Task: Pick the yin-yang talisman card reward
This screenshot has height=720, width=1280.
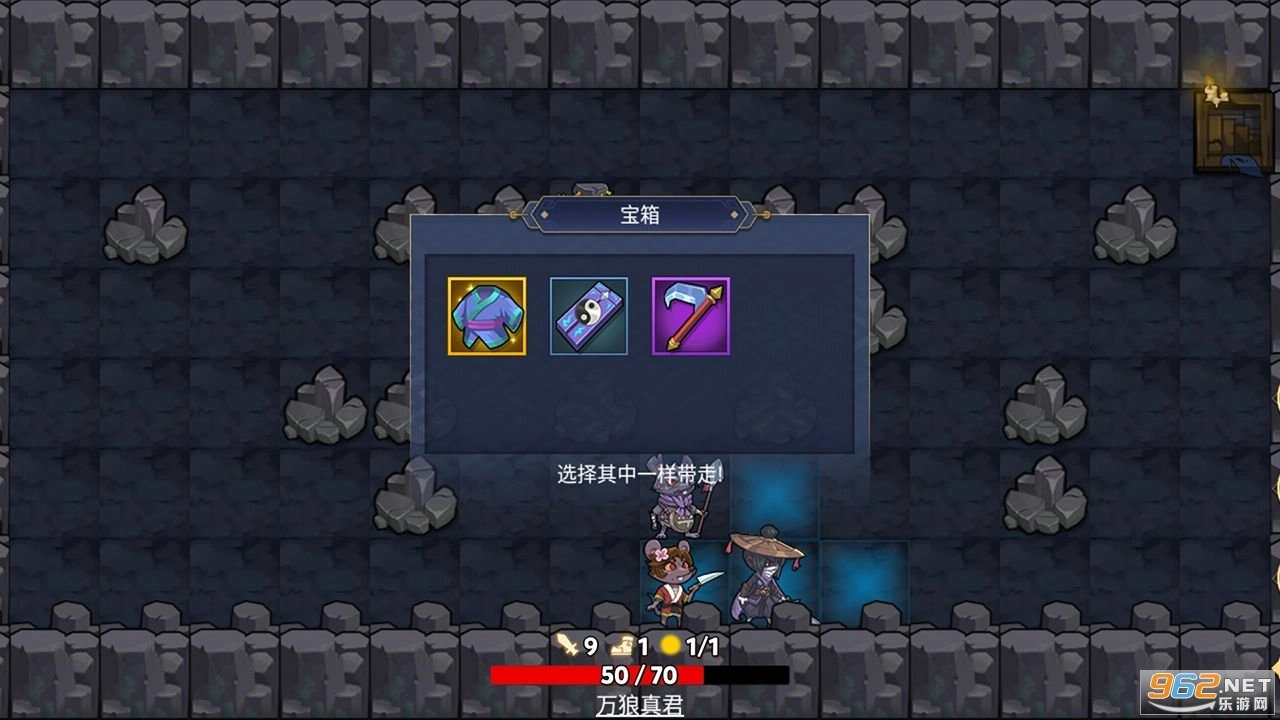Action: point(587,317)
